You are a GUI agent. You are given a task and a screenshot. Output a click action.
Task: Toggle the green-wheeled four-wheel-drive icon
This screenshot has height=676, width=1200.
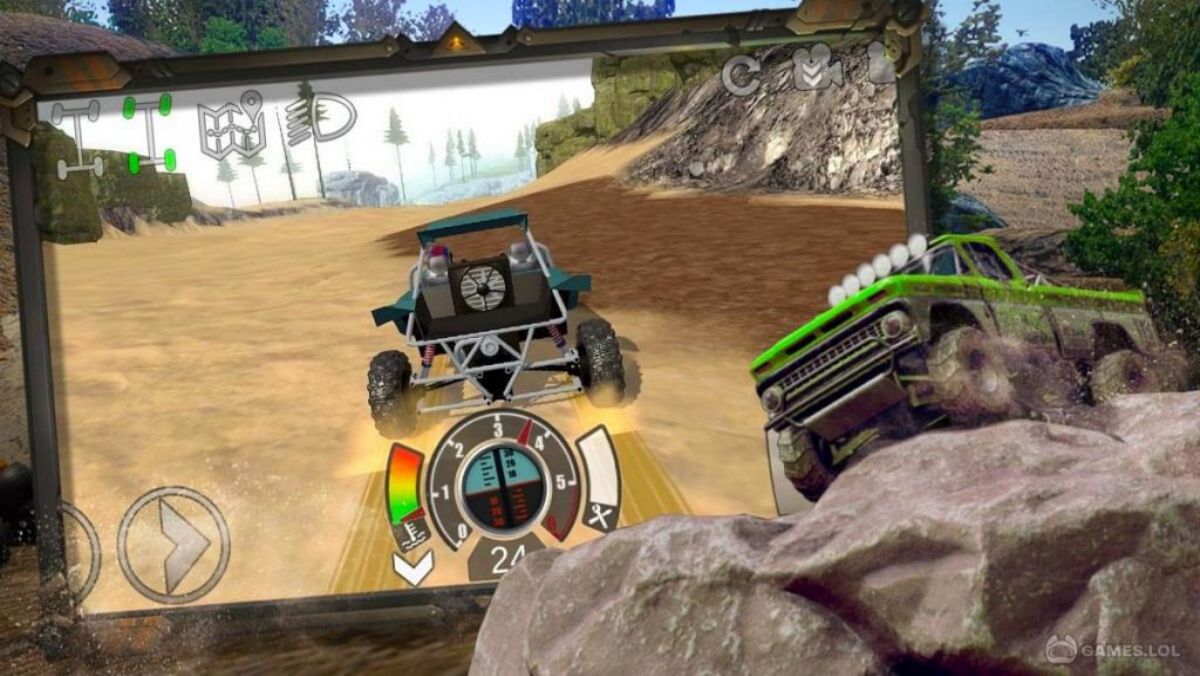point(149,132)
